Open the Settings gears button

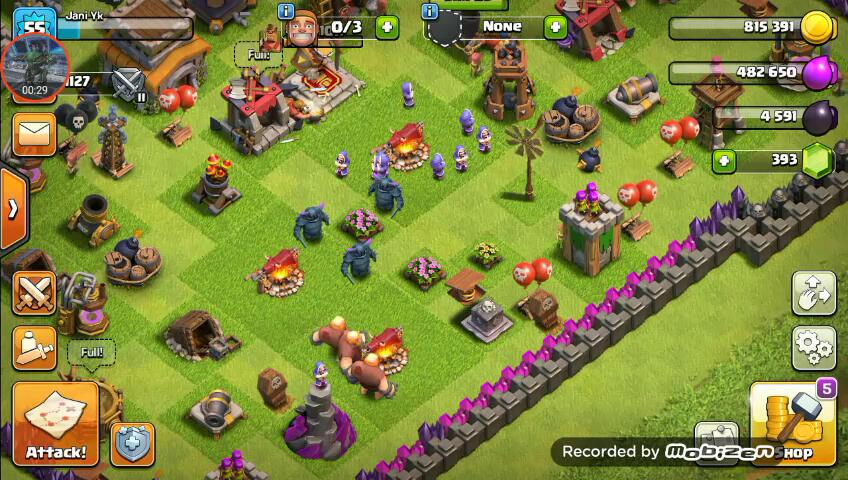pos(814,348)
